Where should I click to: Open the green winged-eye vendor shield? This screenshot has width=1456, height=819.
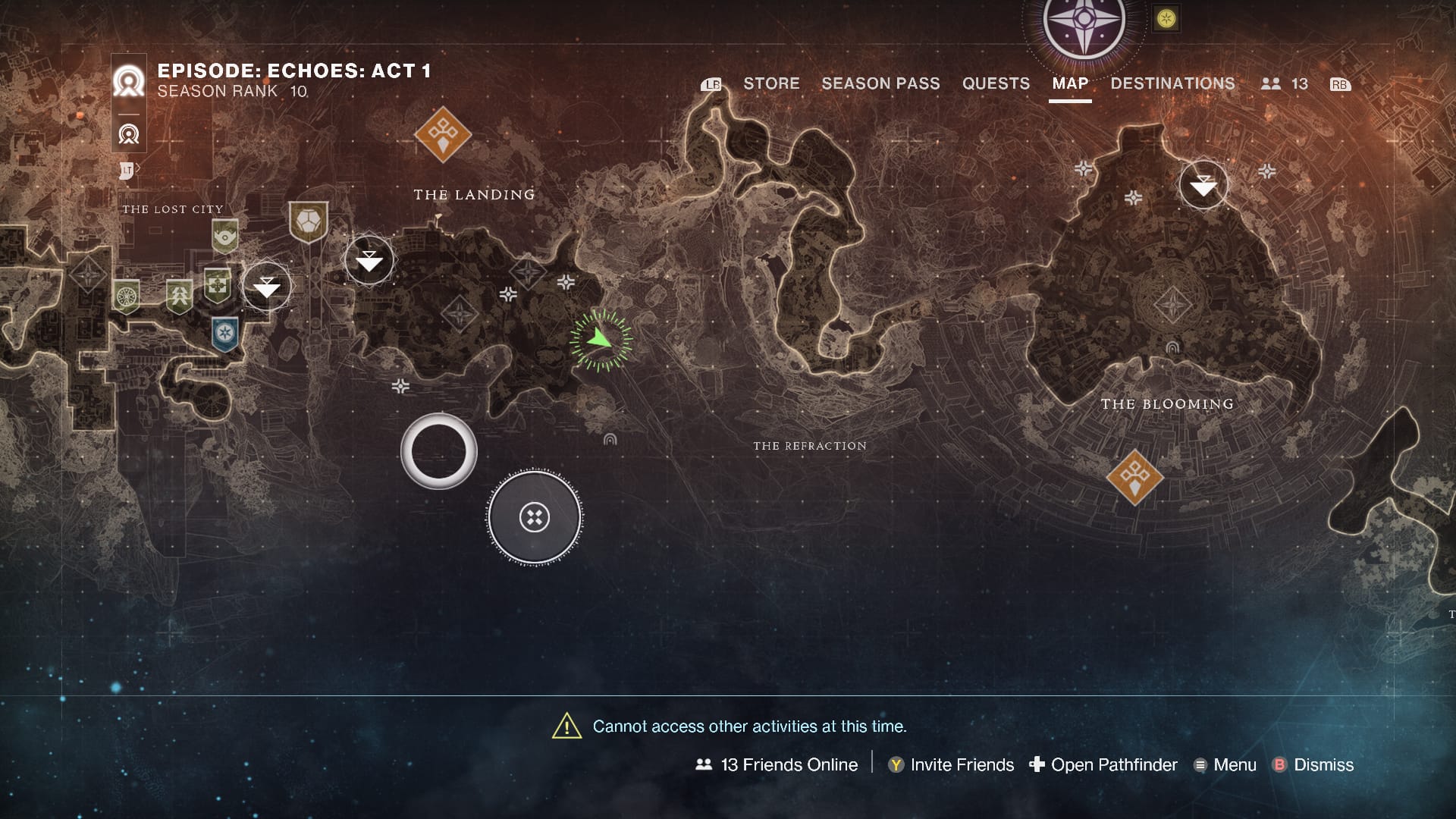click(x=224, y=236)
